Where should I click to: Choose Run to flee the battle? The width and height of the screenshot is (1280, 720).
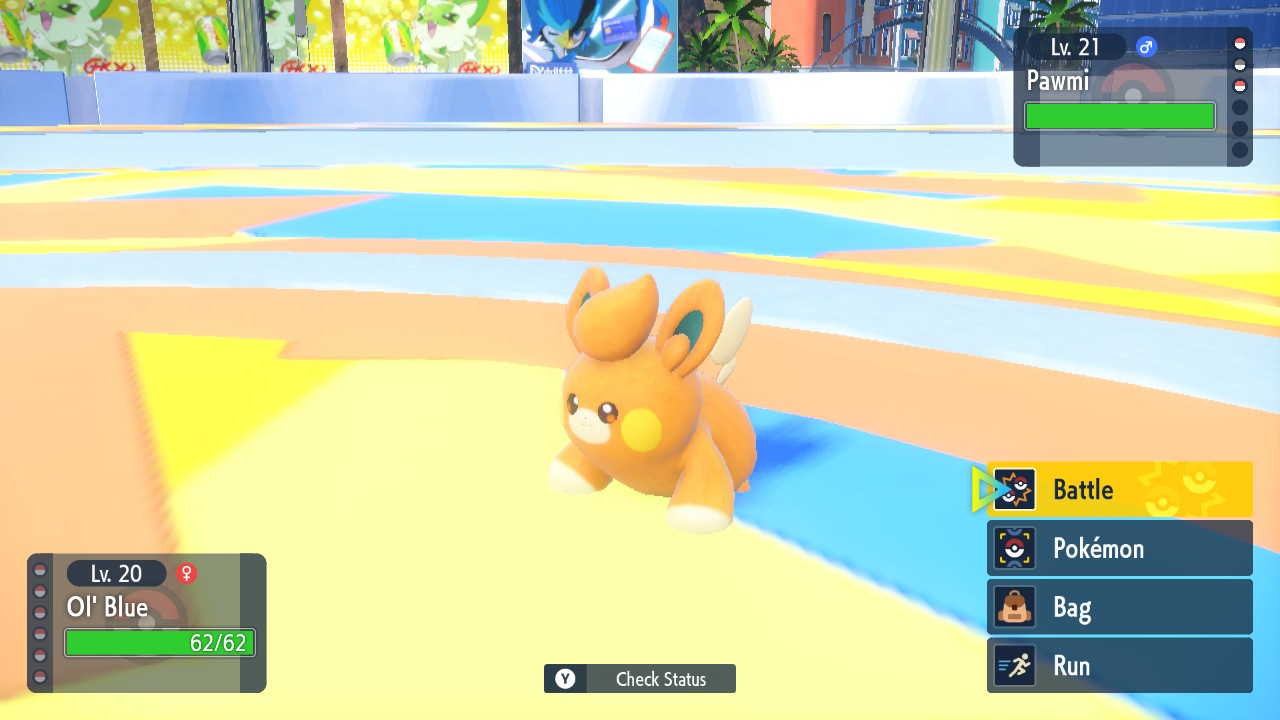click(1119, 666)
